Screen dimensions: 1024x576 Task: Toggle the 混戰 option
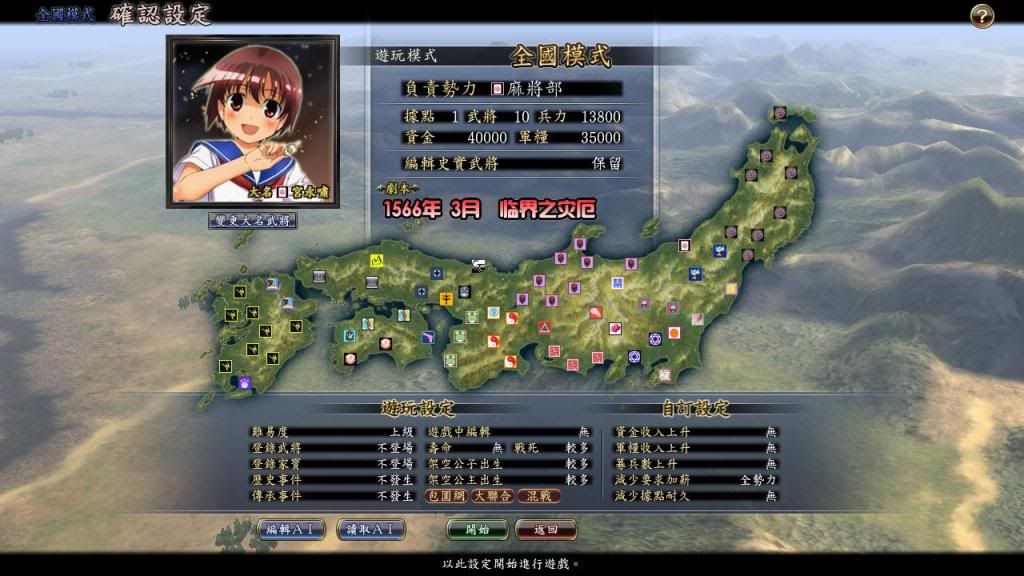539,496
